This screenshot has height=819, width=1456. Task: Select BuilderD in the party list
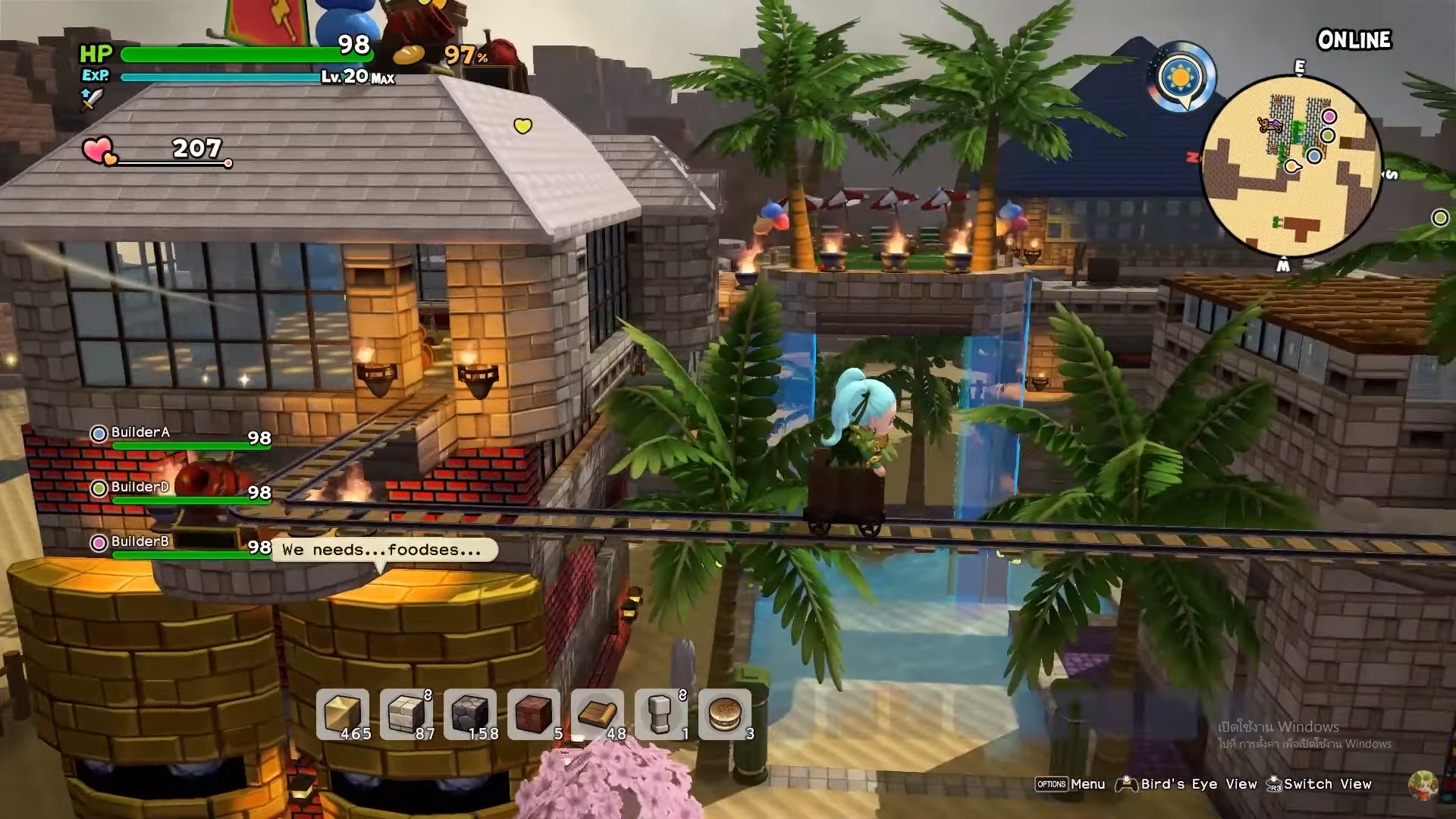[x=140, y=488]
